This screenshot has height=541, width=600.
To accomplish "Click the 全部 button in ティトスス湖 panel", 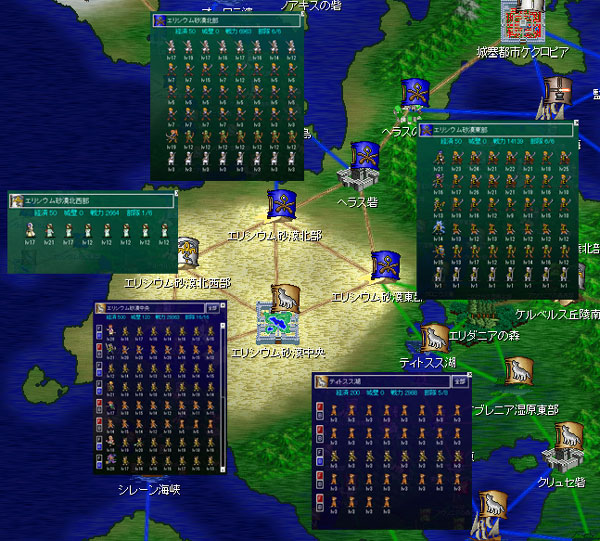I will [x=458, y=380].
